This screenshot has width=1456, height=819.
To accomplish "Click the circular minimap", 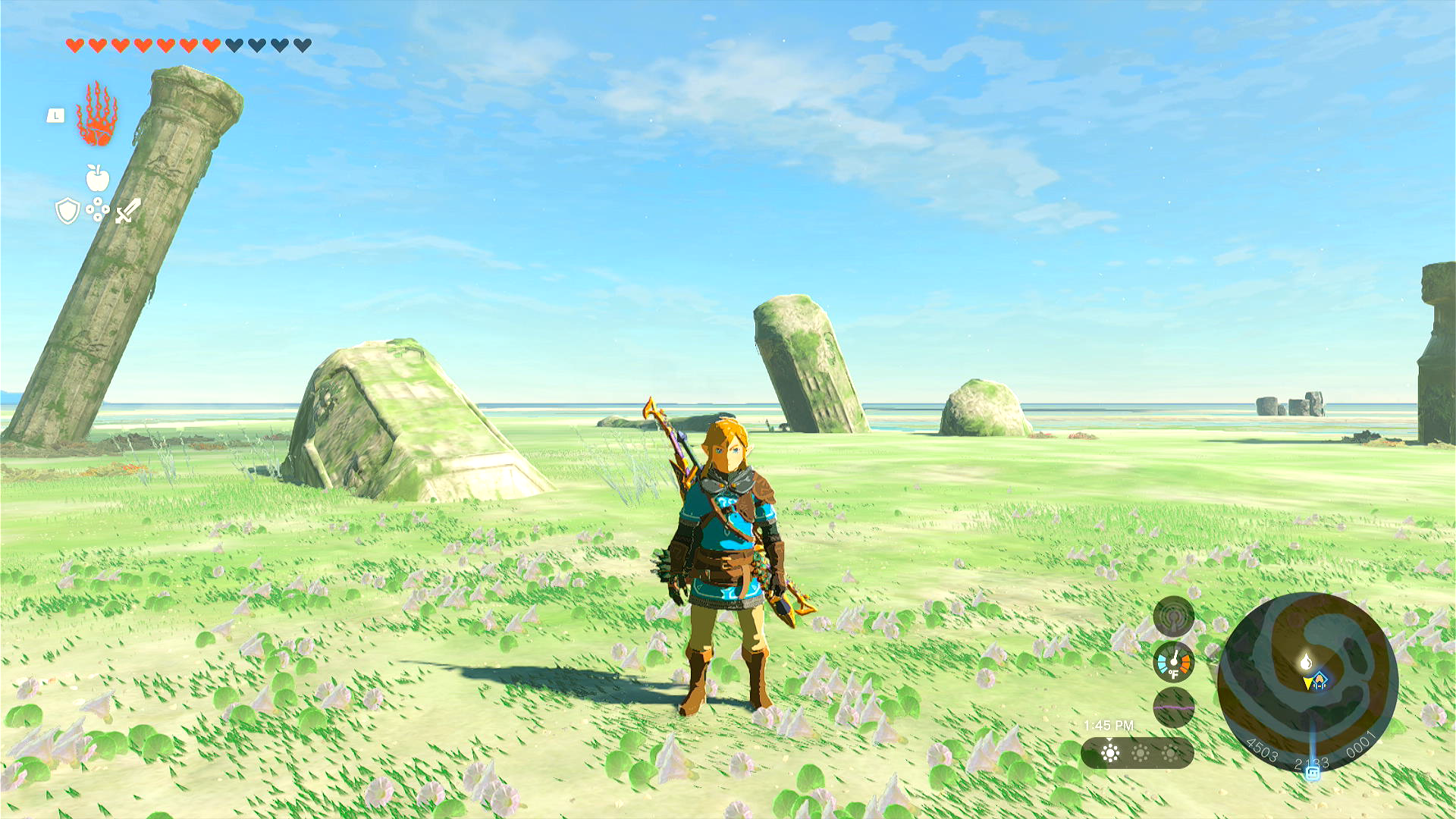I will (1307, 682).
